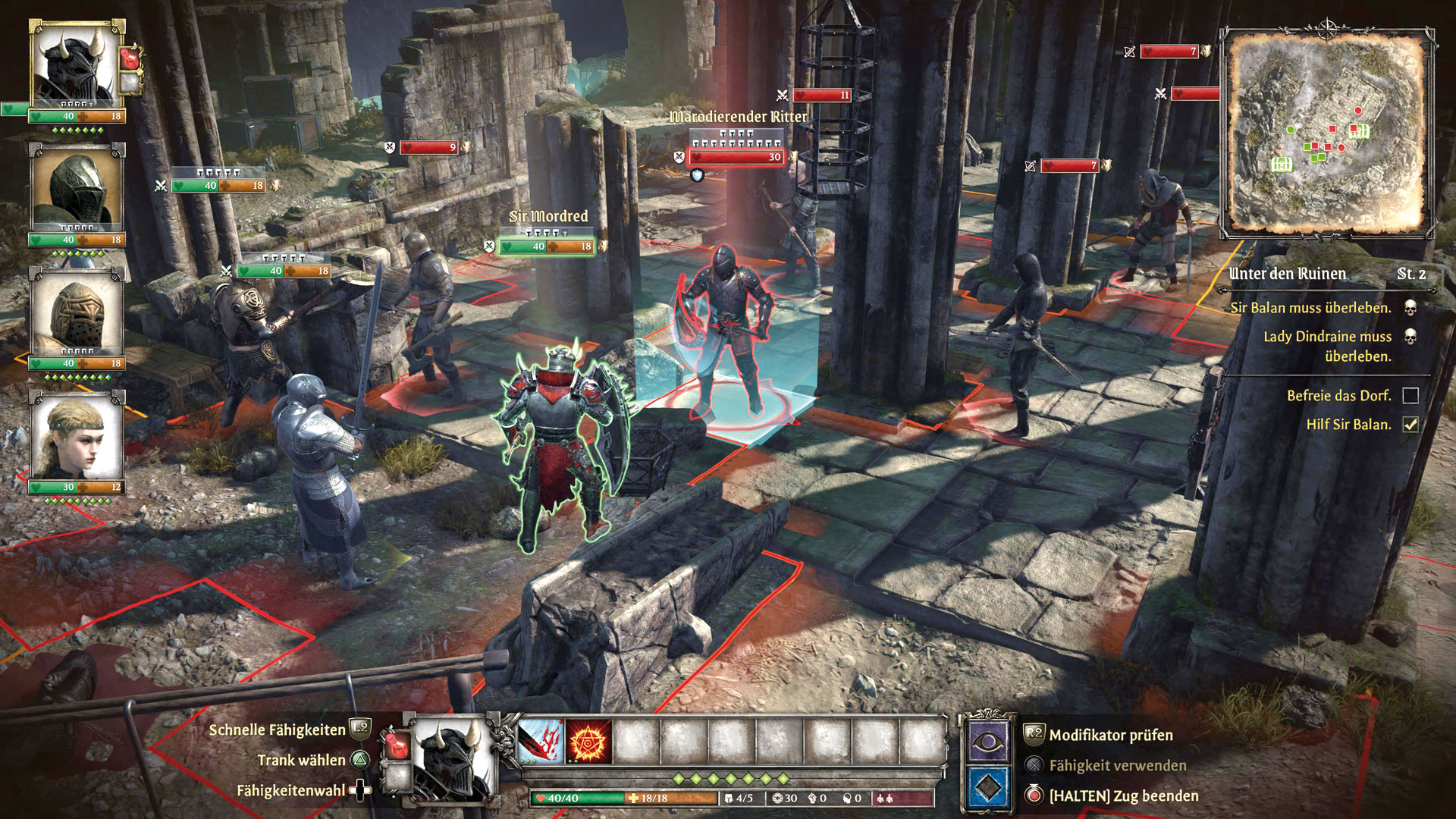Activate the red slash attack ability
The width and height of the screenshot is (1456, 819).
[x=541, y=741]
